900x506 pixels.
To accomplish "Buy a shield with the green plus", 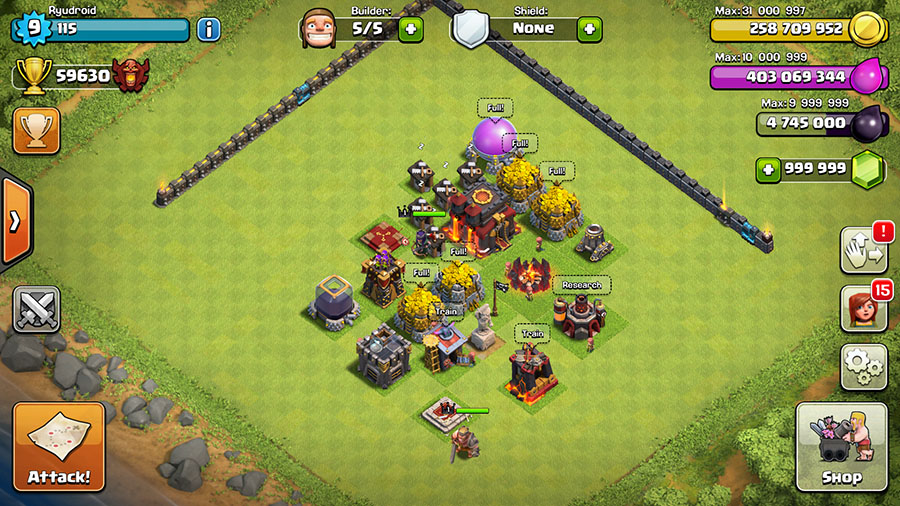I will pos(590,29).
